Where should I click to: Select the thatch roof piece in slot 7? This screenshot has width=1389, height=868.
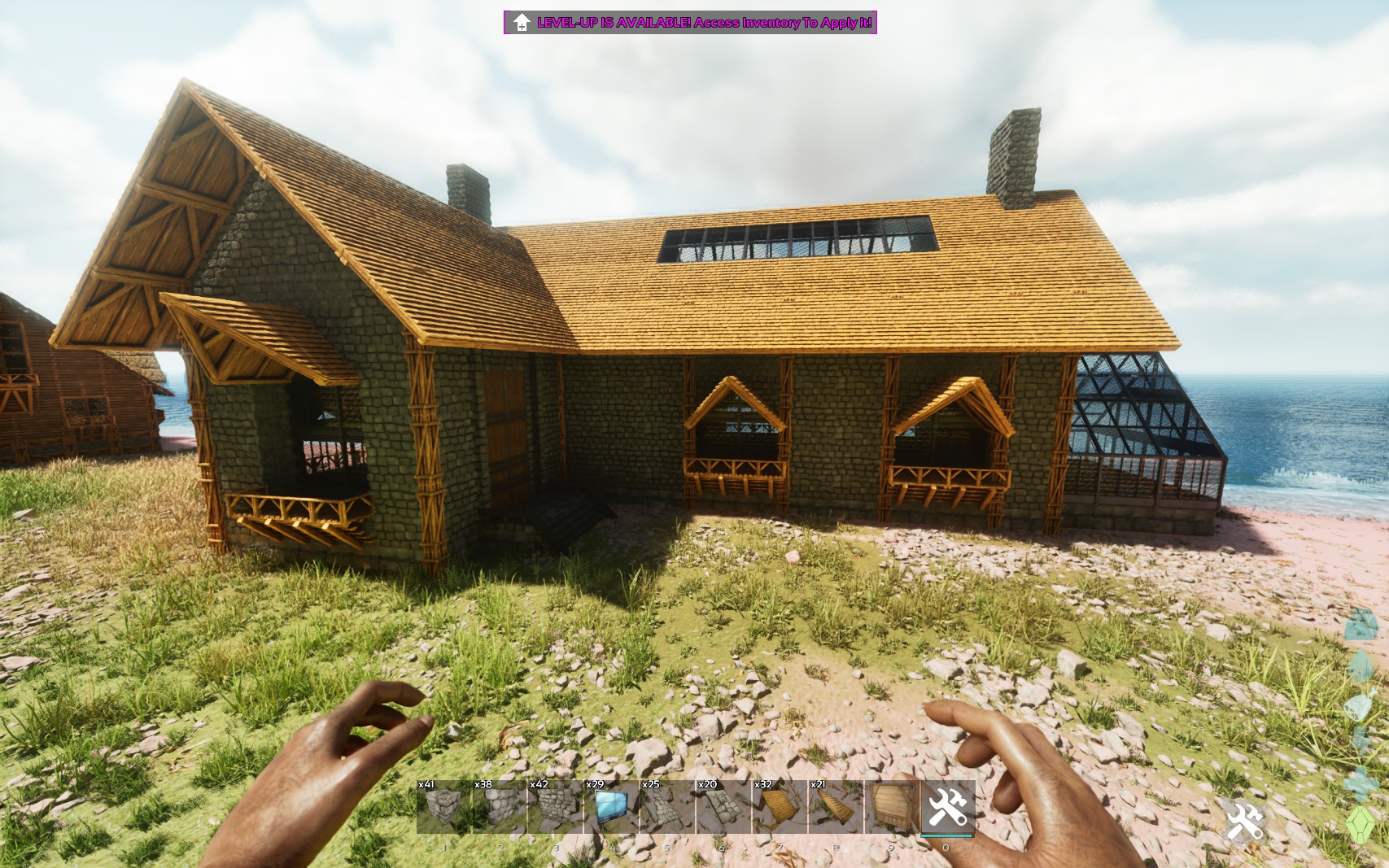(779, 810)
